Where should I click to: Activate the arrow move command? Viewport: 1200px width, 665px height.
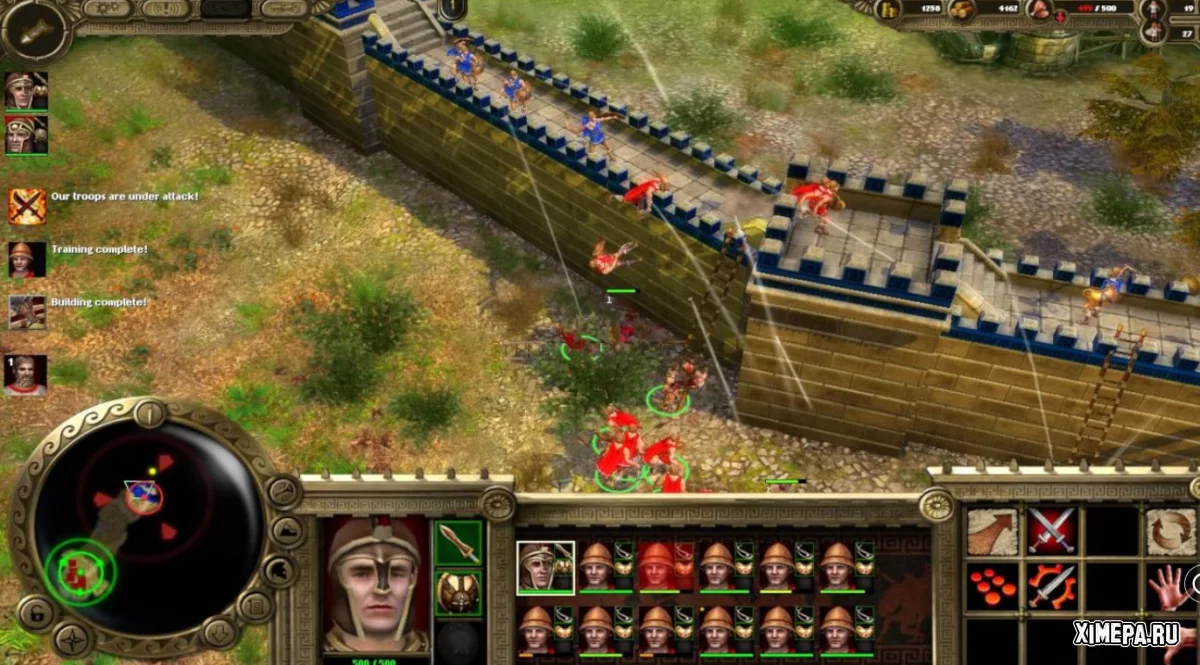992,531
